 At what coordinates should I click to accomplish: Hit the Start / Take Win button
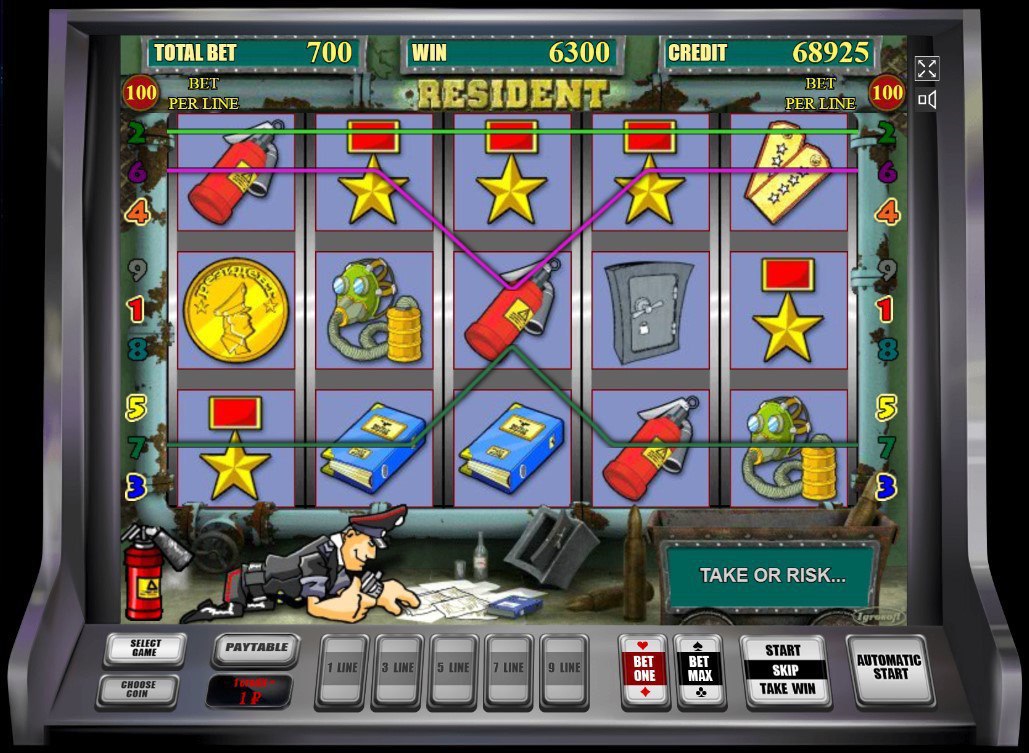(x=785, y=670)
